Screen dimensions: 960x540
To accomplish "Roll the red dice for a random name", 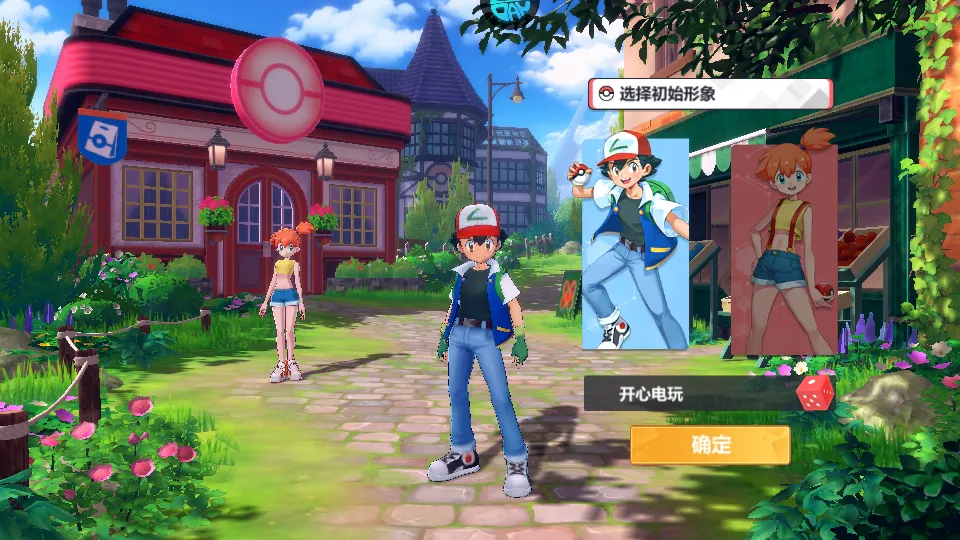I will [813, 392].
